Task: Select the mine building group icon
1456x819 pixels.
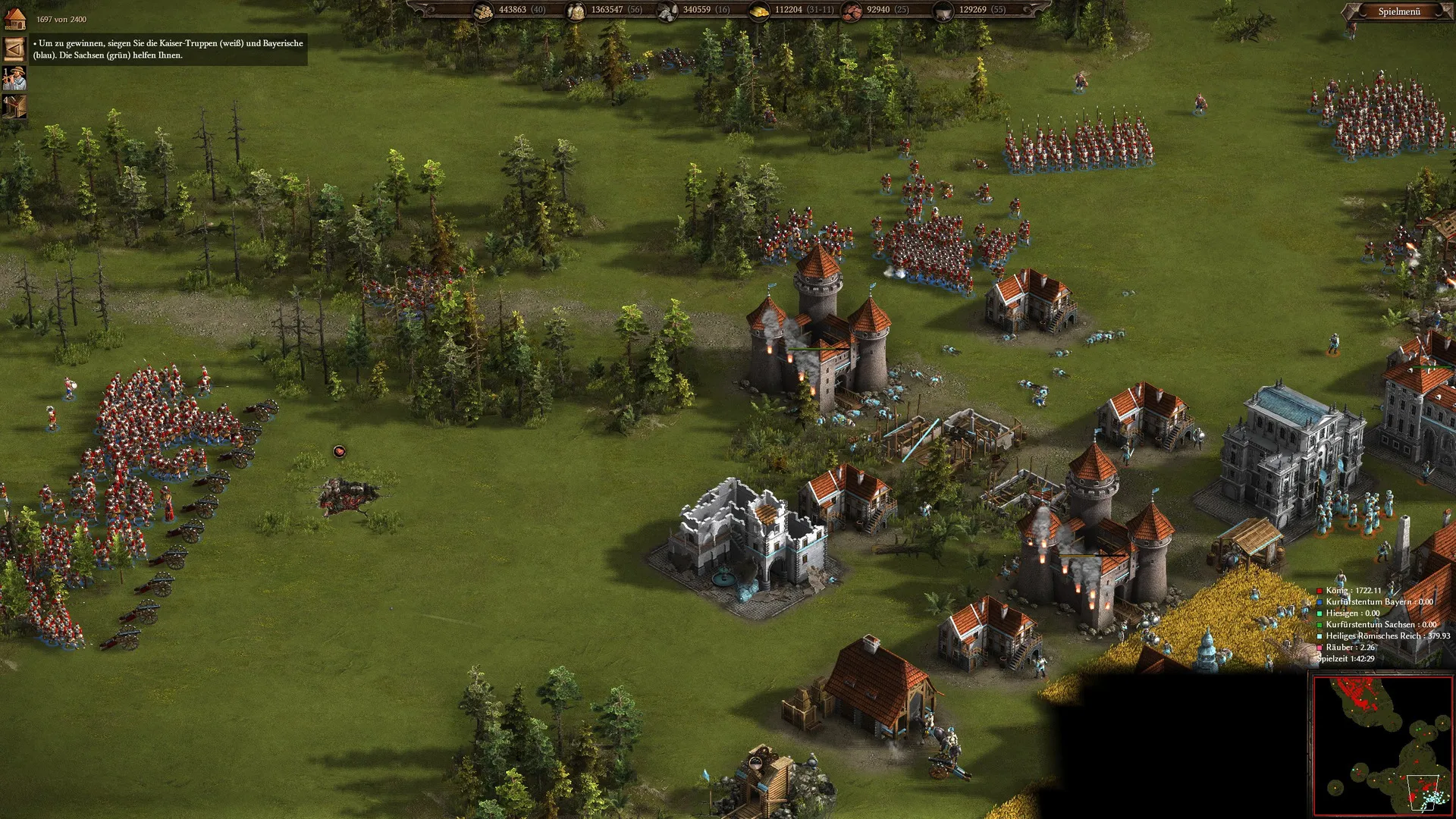Action: coord(14,106)
